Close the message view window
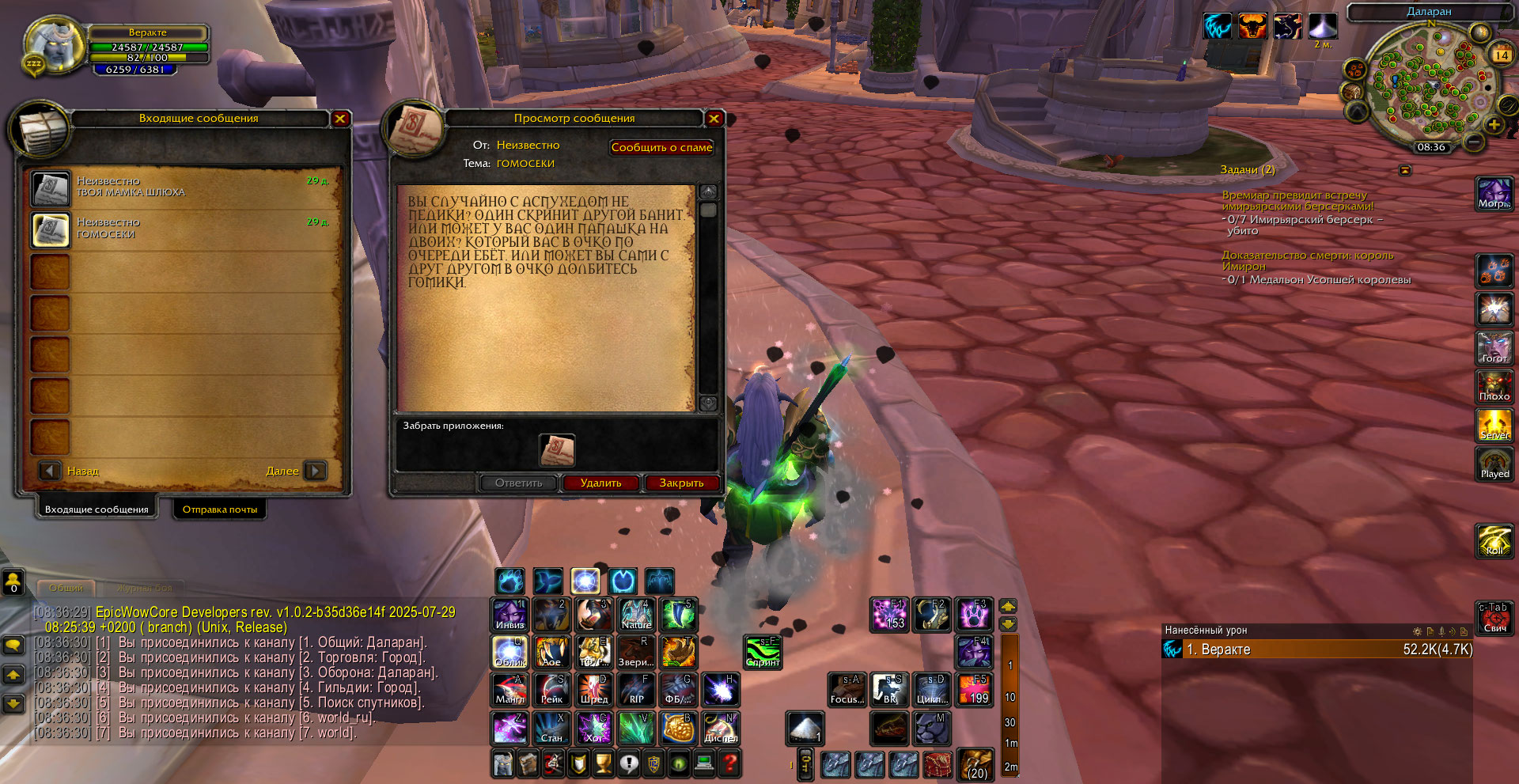Viewport: 1519px width, 784px height. click(x=714, y=119)
